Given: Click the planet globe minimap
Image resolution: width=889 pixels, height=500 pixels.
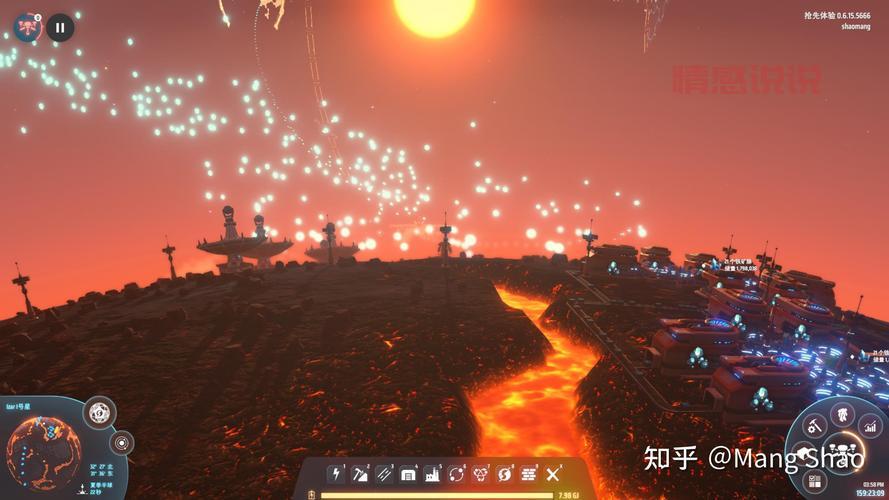Looking at the screenshot, I should (x=44, y=456).
